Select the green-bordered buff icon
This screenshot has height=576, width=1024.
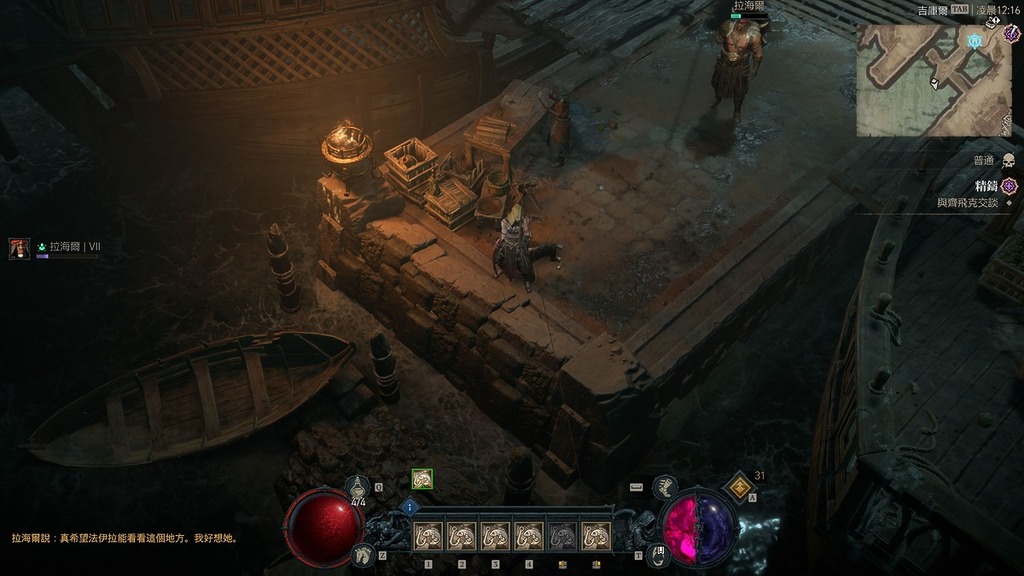tap(422, 479)
